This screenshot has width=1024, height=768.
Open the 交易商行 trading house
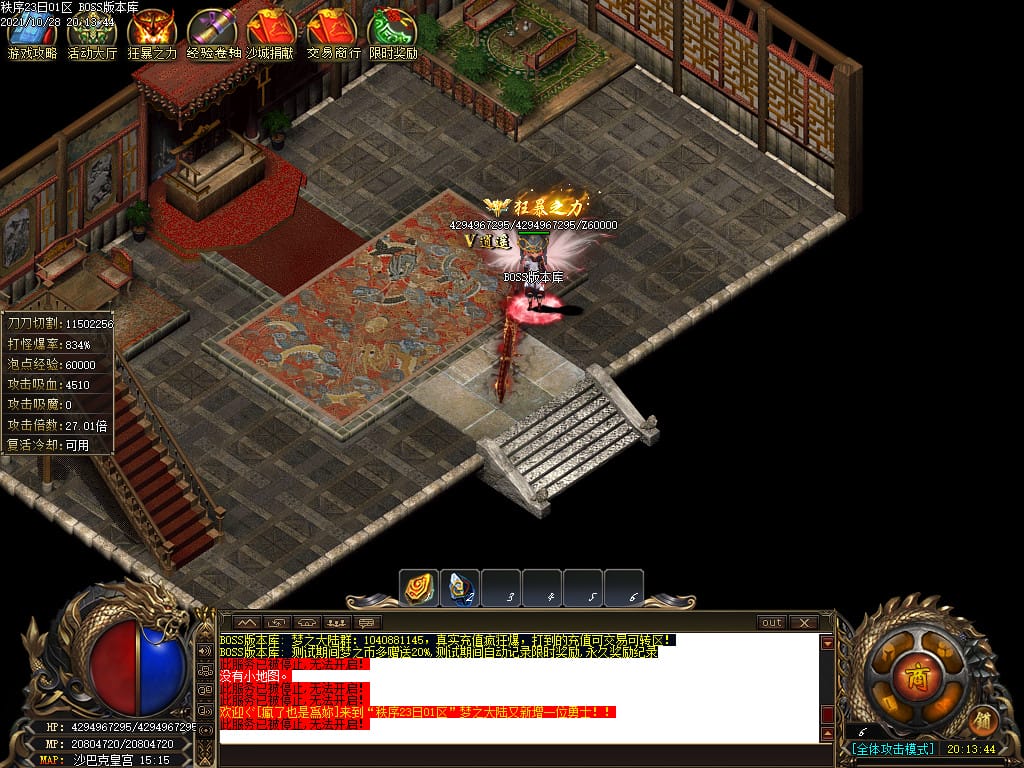333,32
